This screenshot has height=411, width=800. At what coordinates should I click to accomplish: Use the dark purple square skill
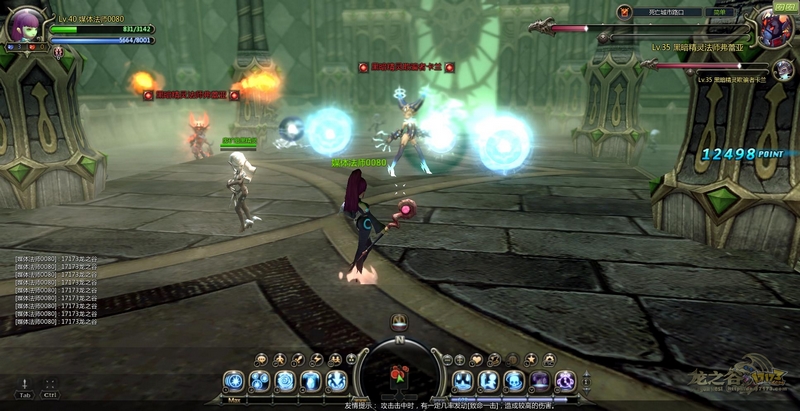point(540,381)
